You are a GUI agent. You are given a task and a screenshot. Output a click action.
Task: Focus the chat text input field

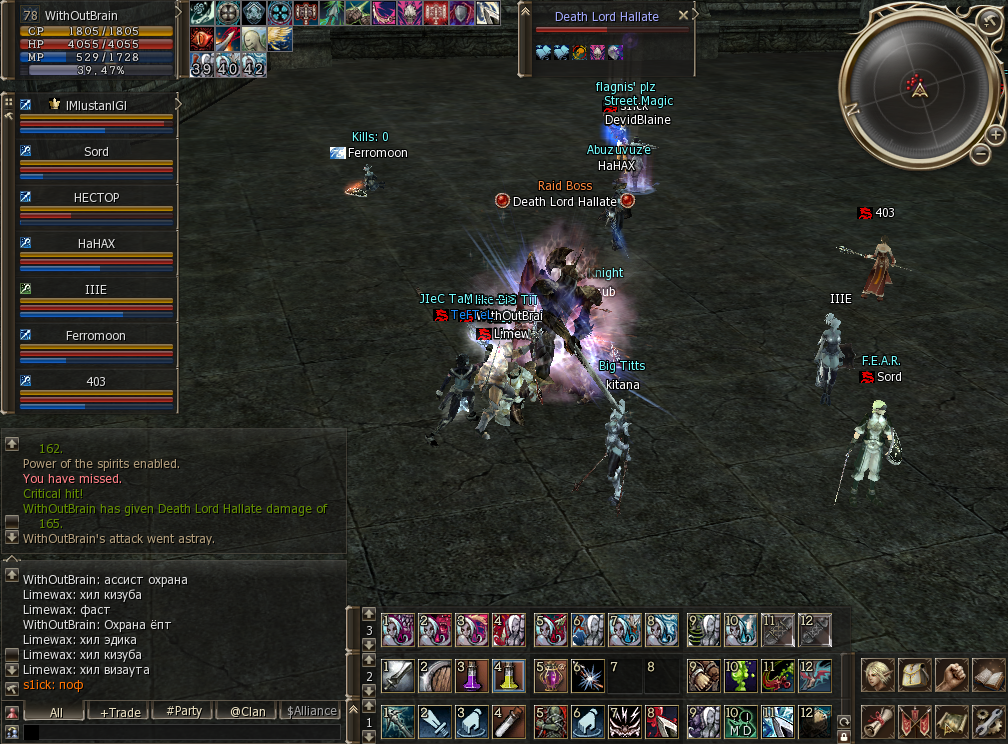coord(180,733)
